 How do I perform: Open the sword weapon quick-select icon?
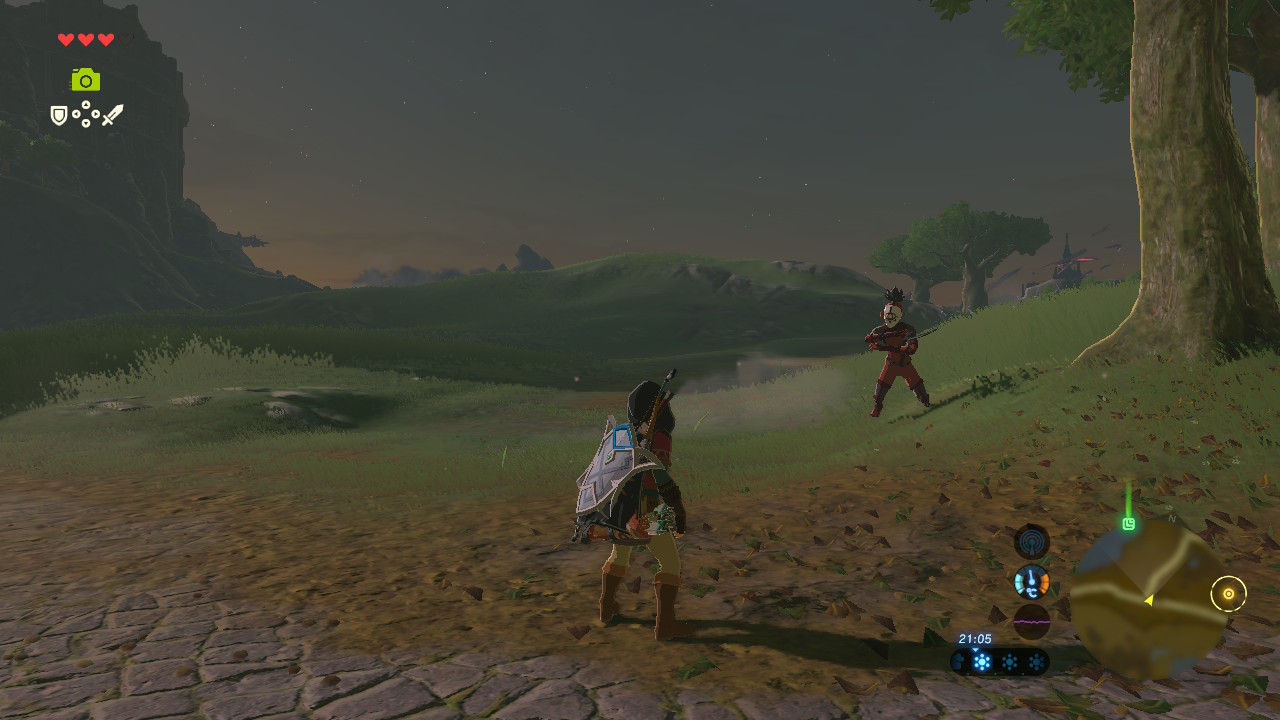[x=112, y=115]
